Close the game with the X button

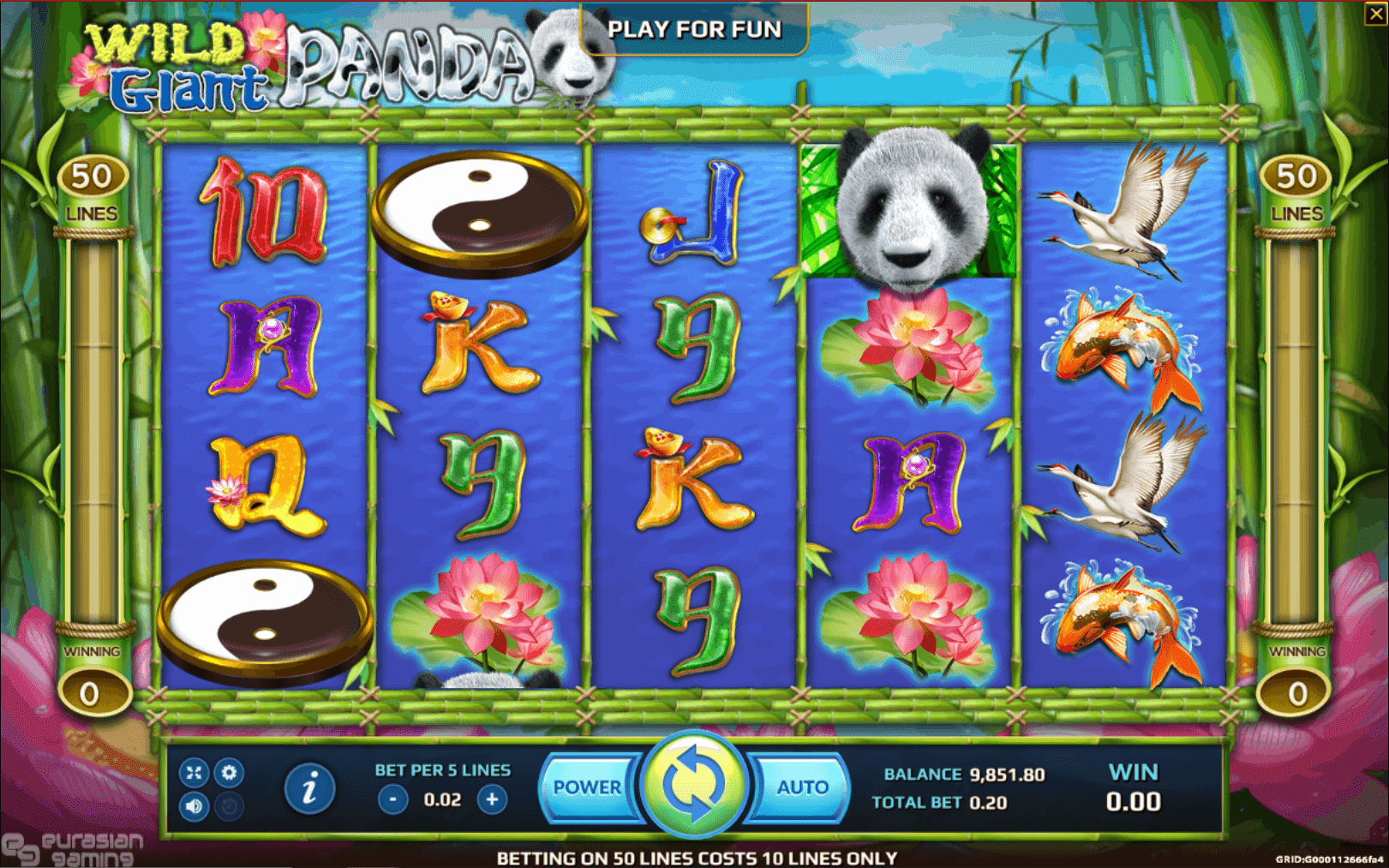point(1375,13)
